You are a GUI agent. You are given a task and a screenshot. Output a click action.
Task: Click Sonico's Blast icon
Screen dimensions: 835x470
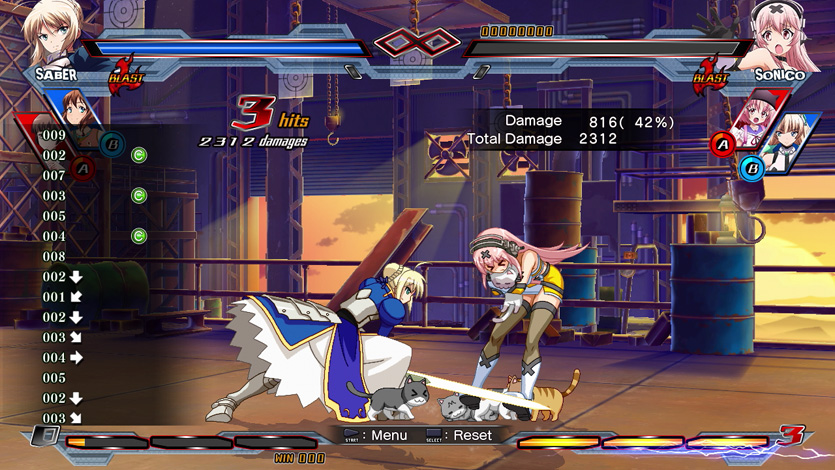click(x=711, y=75)
